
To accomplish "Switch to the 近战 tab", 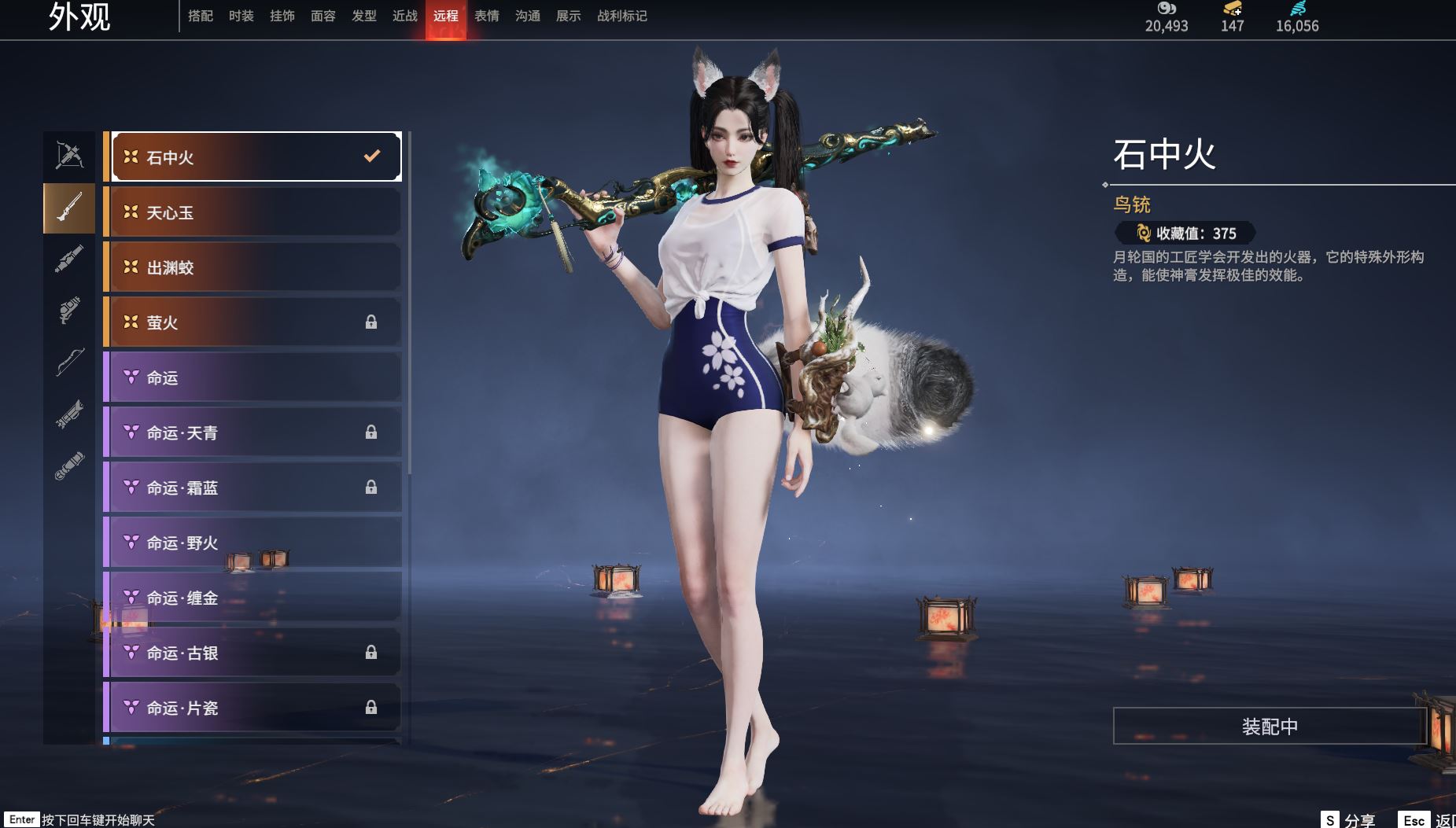I will point(405,16).
